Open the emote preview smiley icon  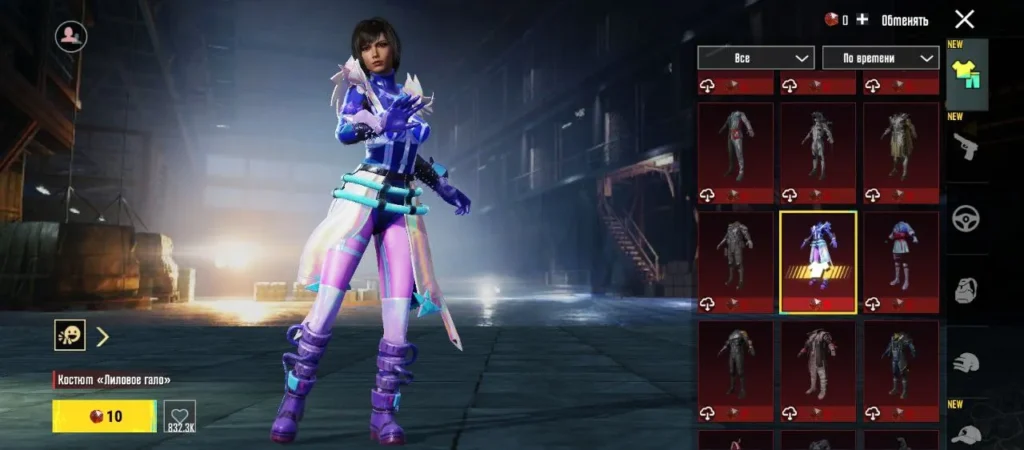[69, 335]
